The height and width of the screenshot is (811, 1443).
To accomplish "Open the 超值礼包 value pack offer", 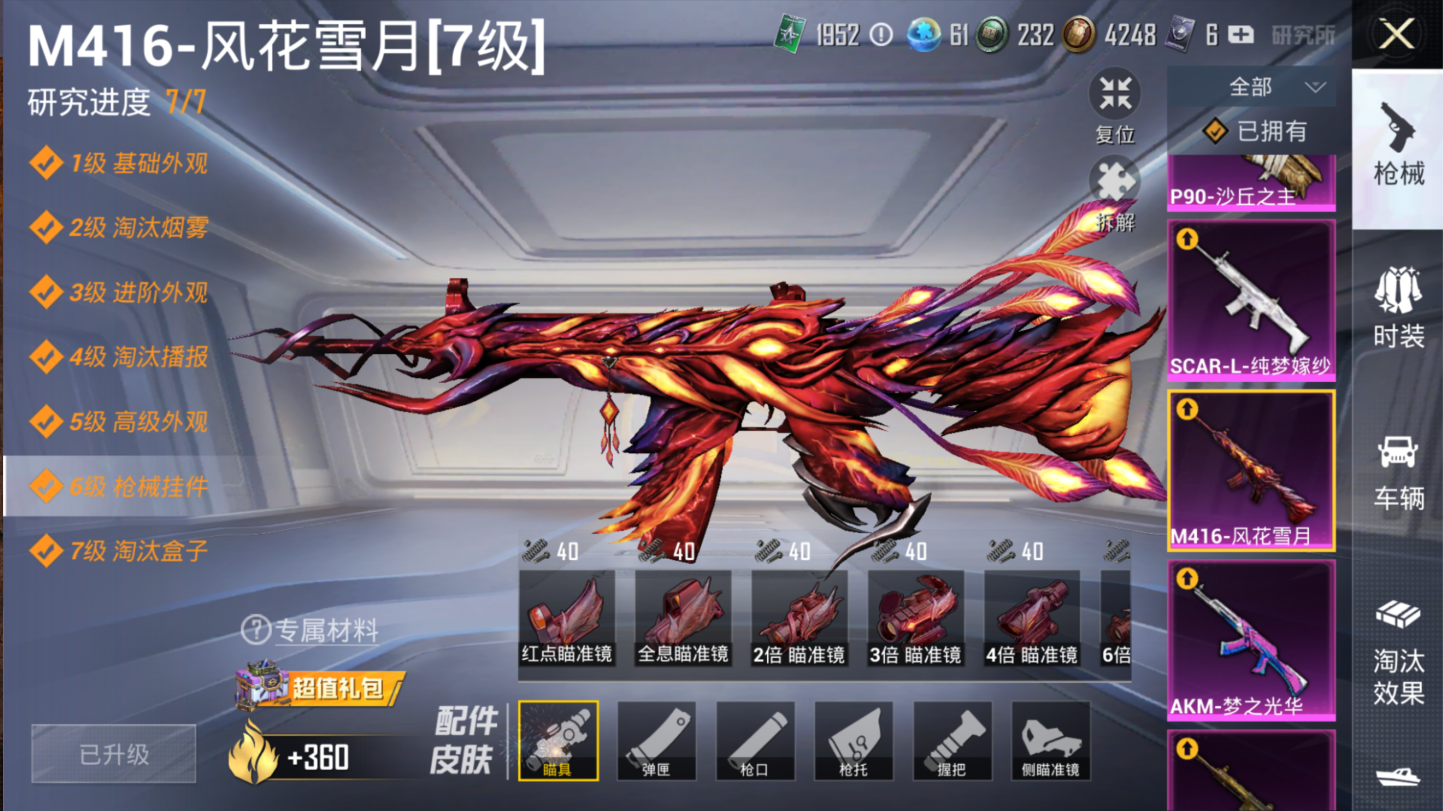I will click(320, 688).
